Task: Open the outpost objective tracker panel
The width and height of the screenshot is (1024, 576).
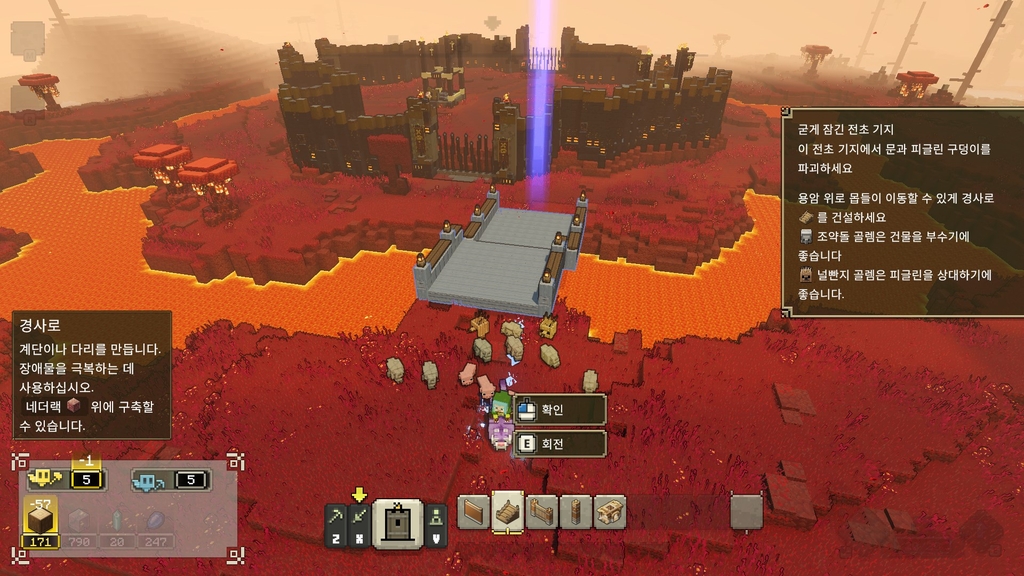Action: (901, 211)
